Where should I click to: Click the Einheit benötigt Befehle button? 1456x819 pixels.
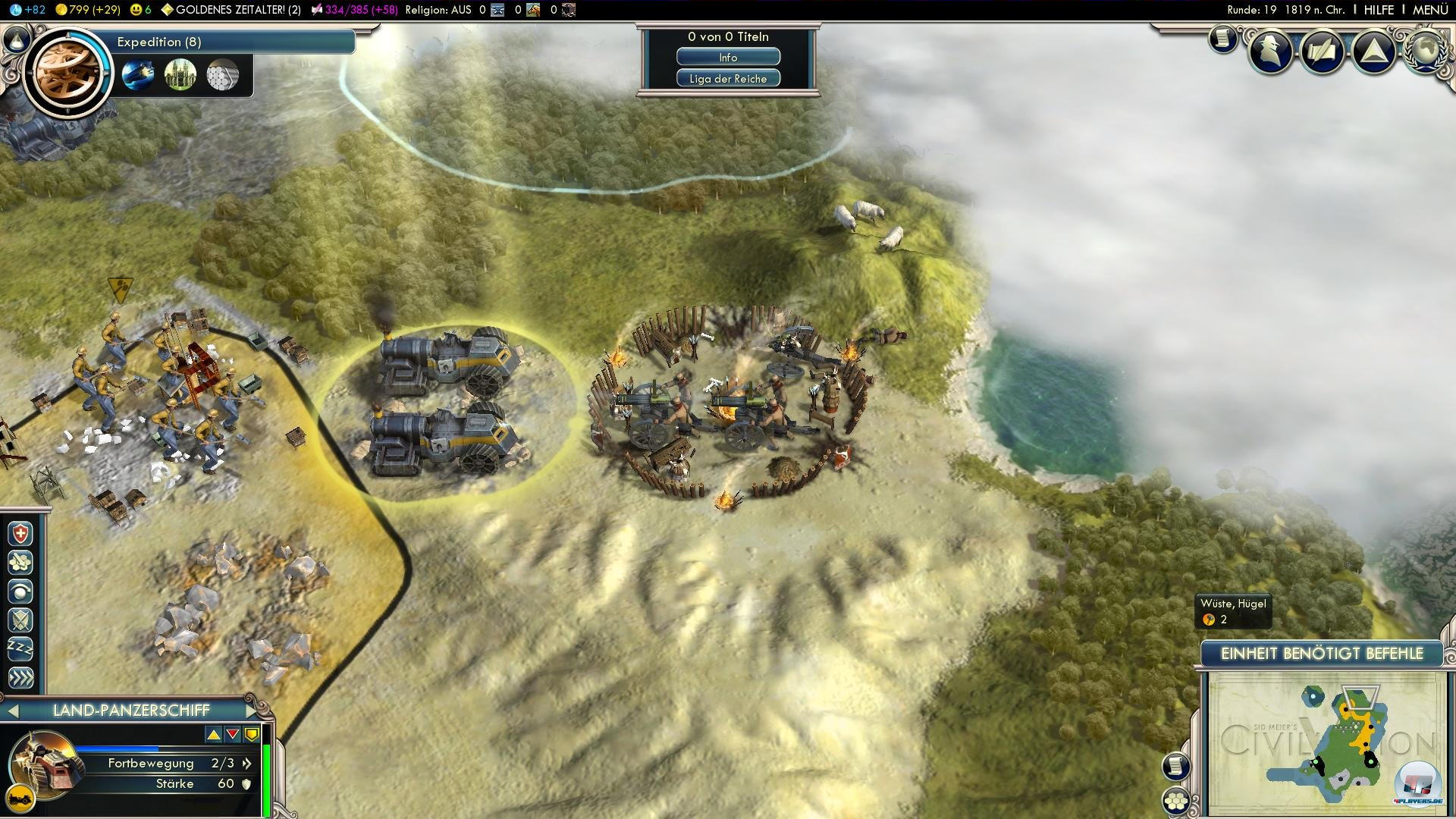1322,654
